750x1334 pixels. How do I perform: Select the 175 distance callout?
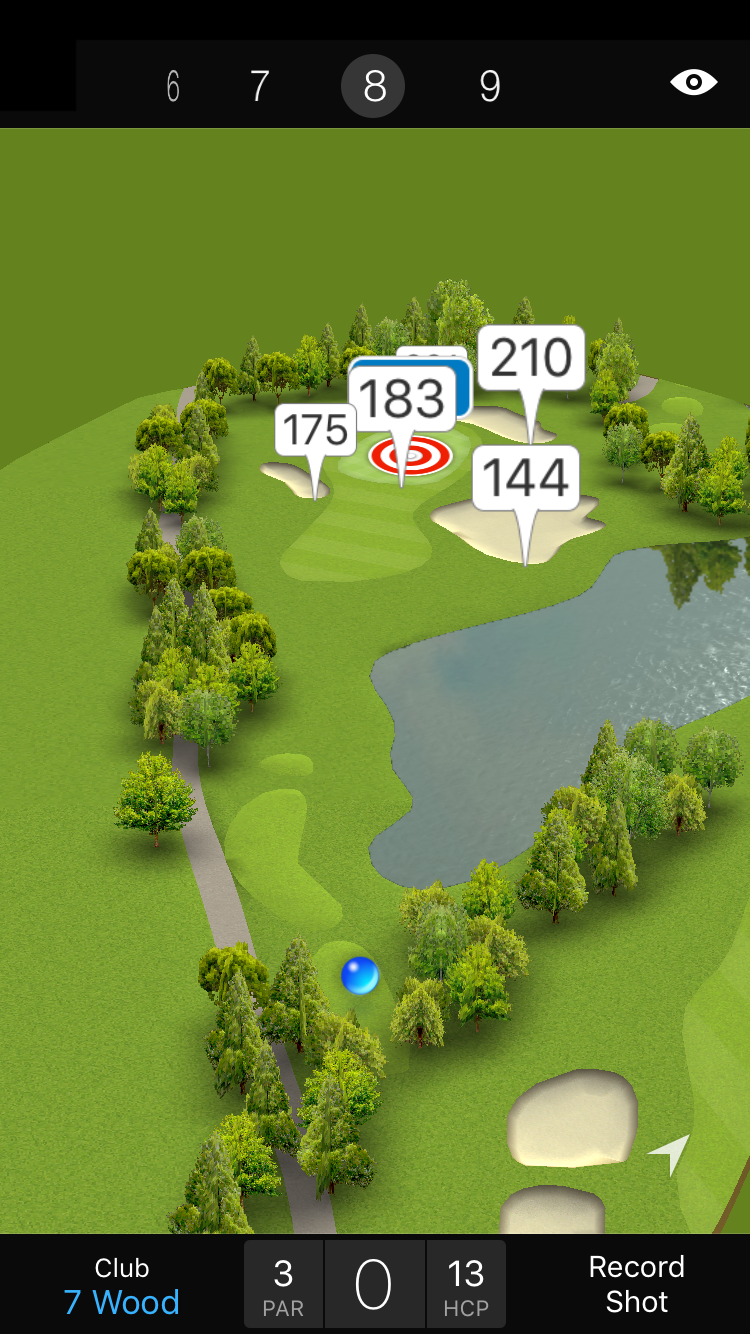(315, 430)
